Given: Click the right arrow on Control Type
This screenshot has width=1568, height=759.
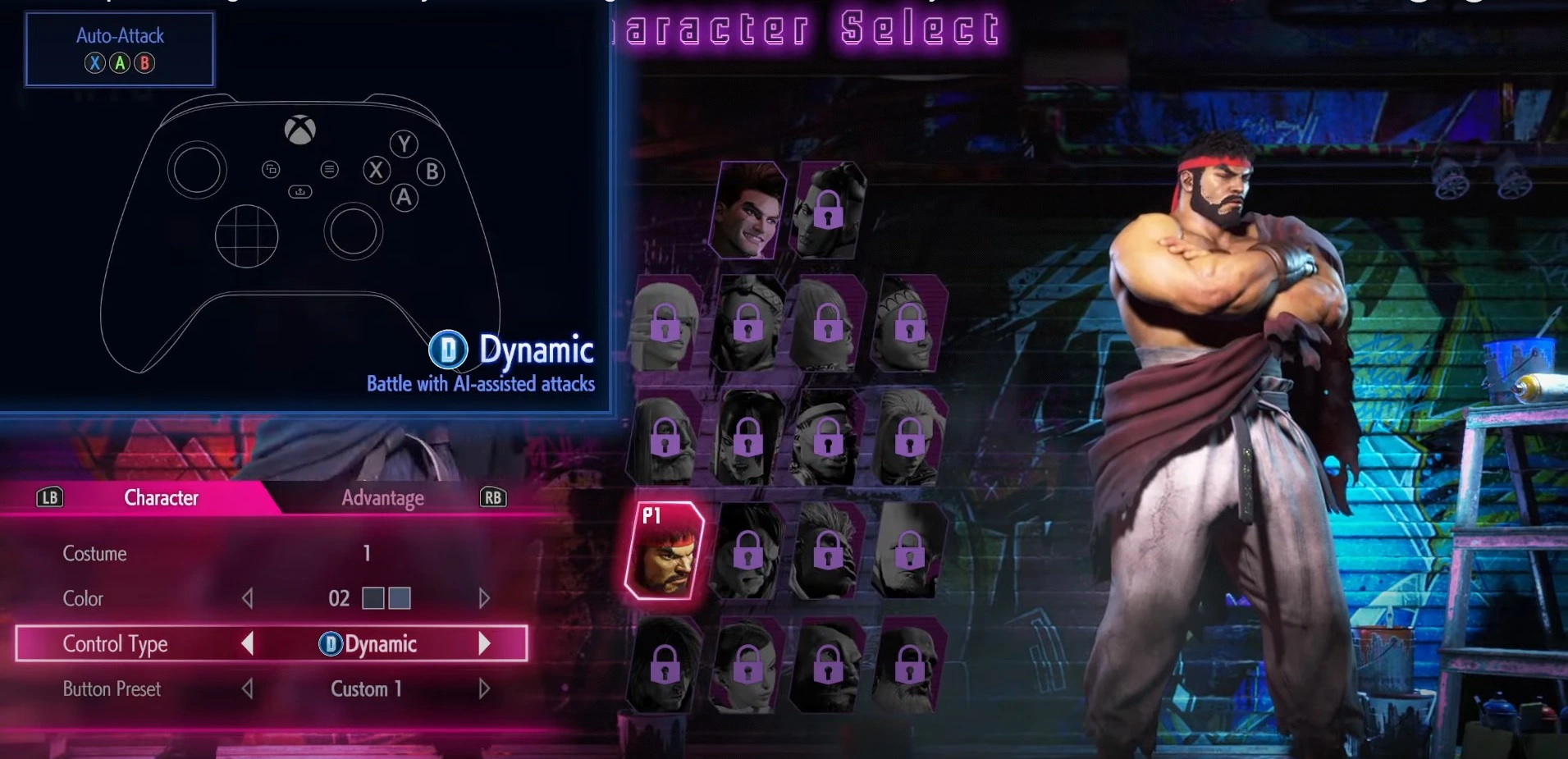Looking at the screenshot, I should [x=486, y=644].
